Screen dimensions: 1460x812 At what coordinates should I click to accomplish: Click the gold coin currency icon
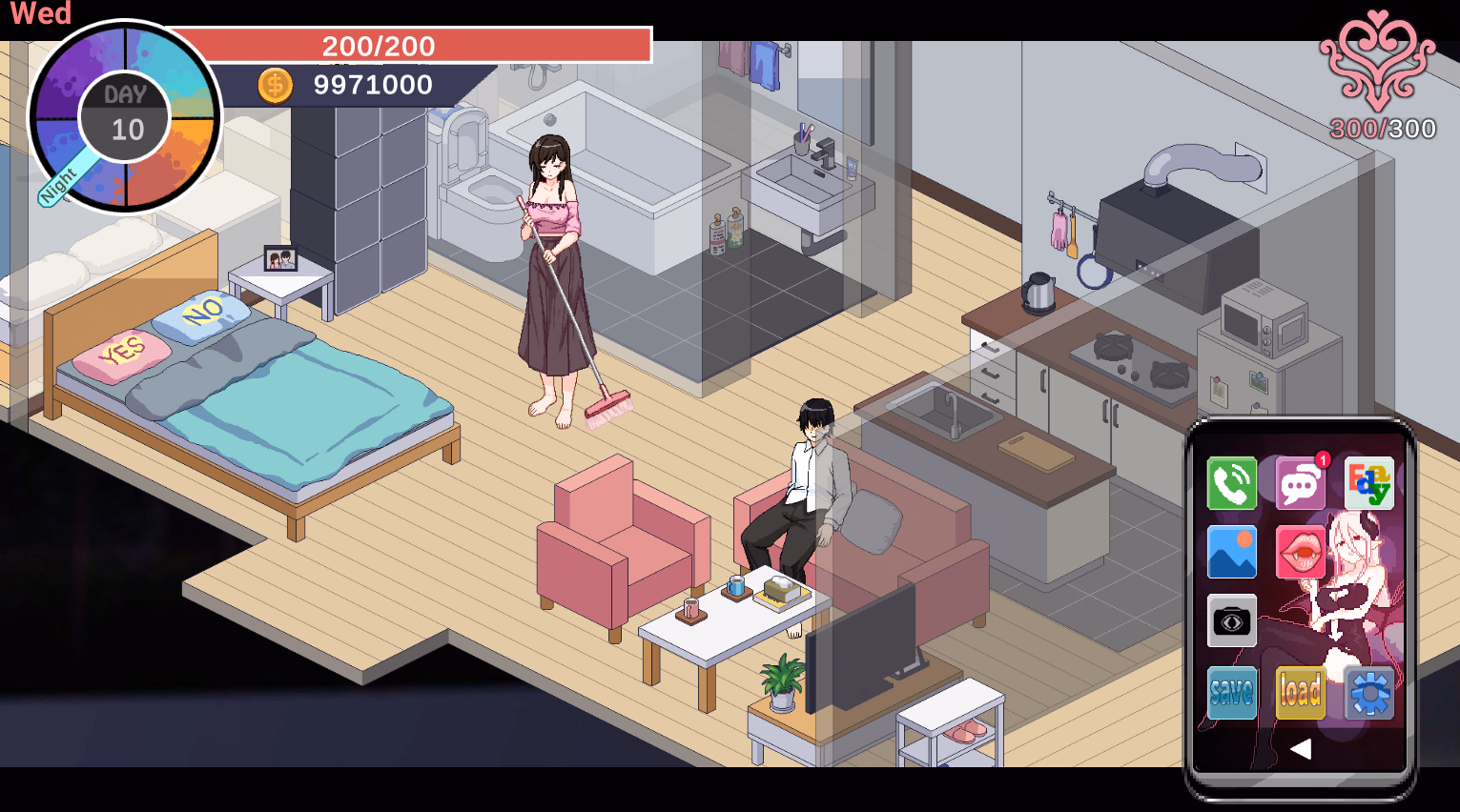[277, 85]
